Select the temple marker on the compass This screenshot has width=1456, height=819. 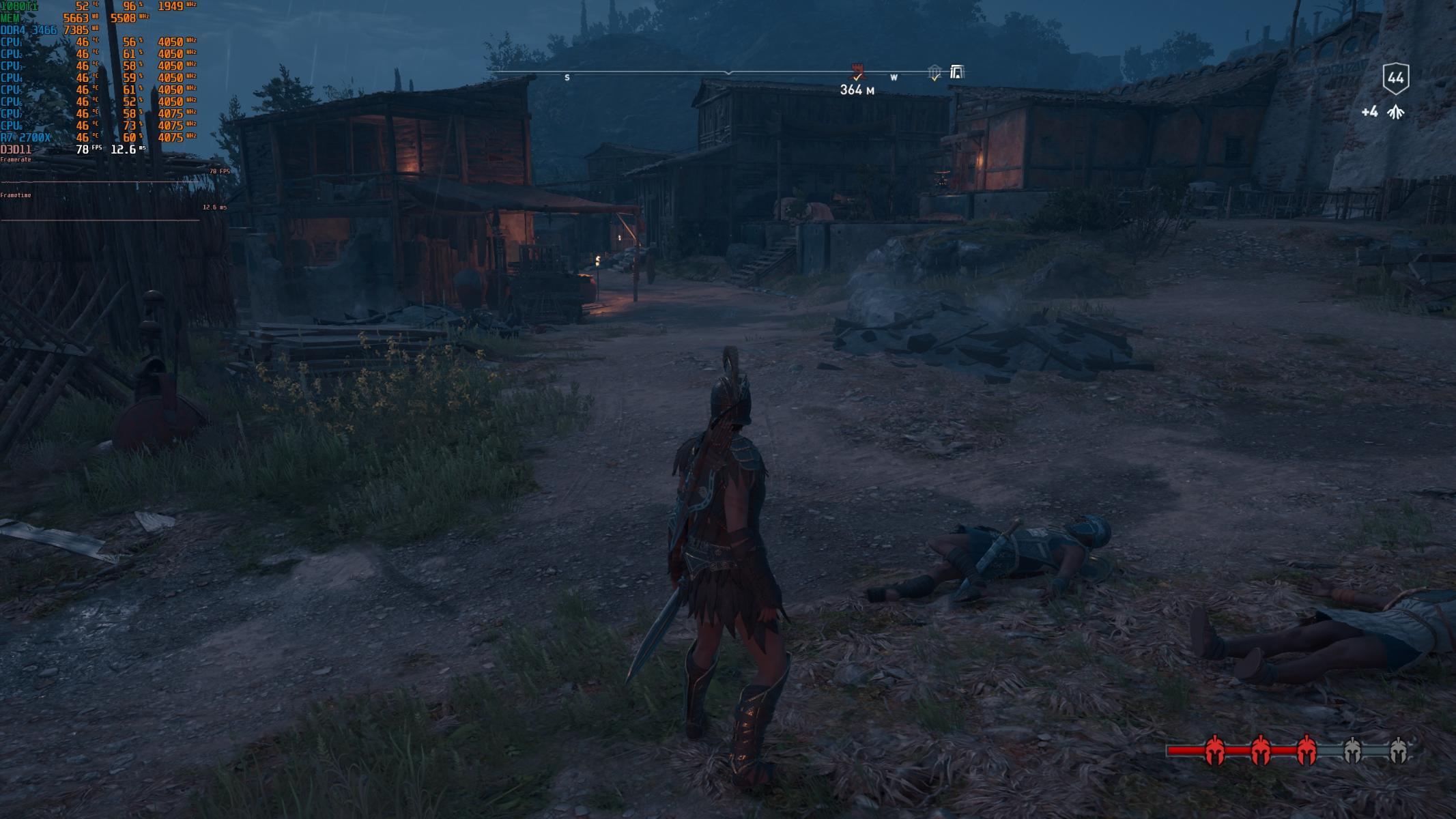934,72
